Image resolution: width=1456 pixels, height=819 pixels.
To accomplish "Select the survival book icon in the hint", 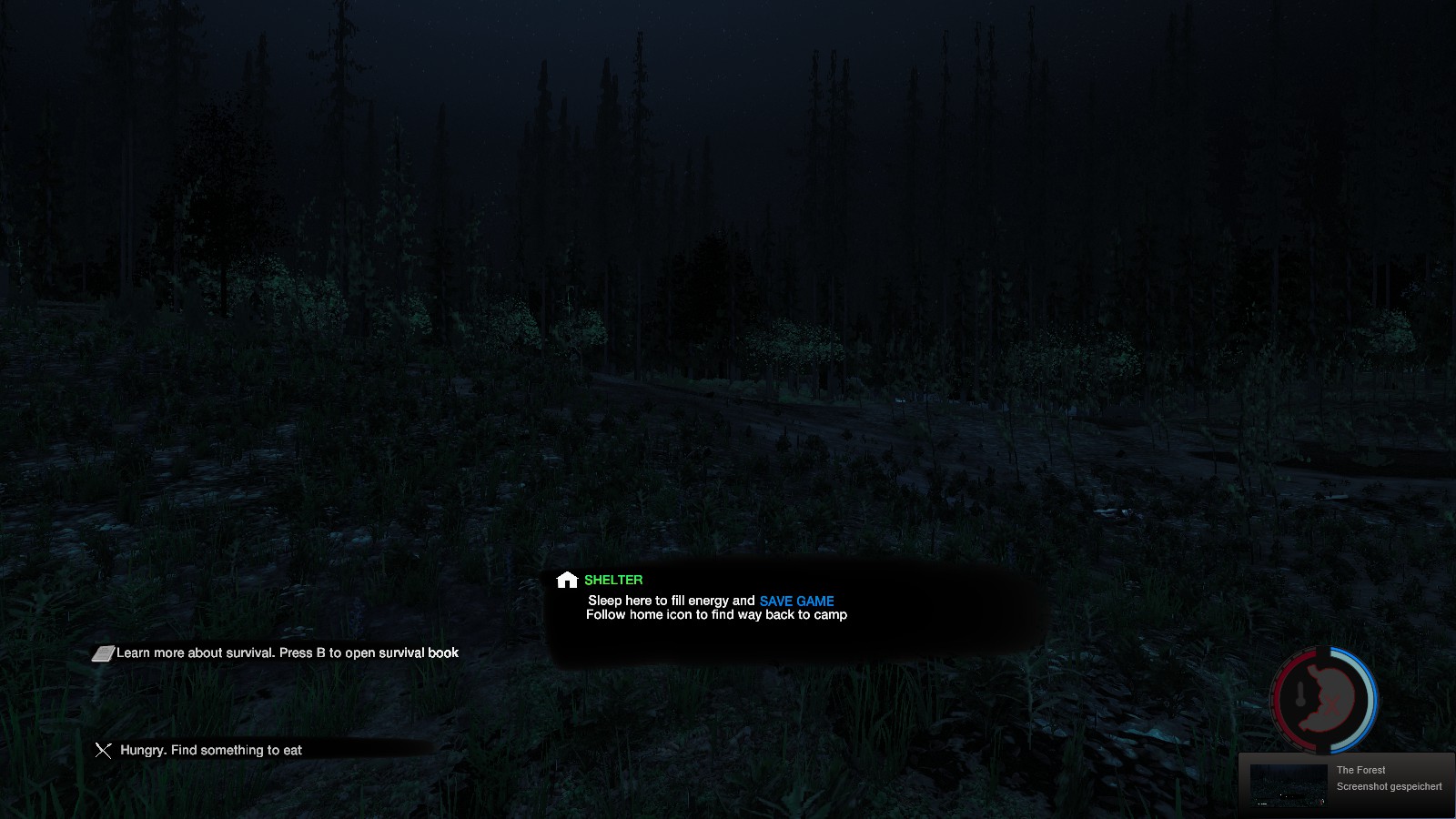I will pyautogui.click(x=103, y=653).
